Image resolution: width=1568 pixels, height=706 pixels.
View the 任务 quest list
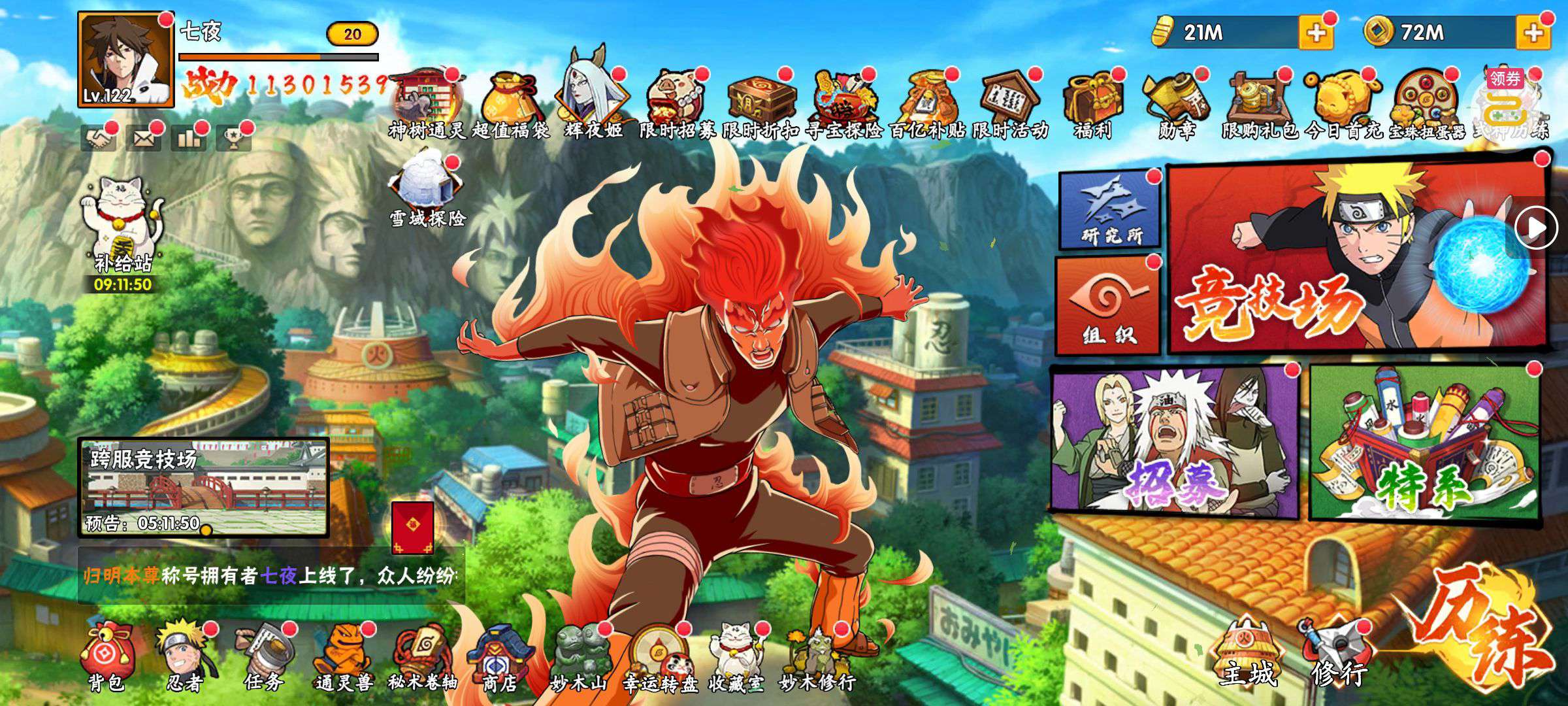click(x=264, y=657)
